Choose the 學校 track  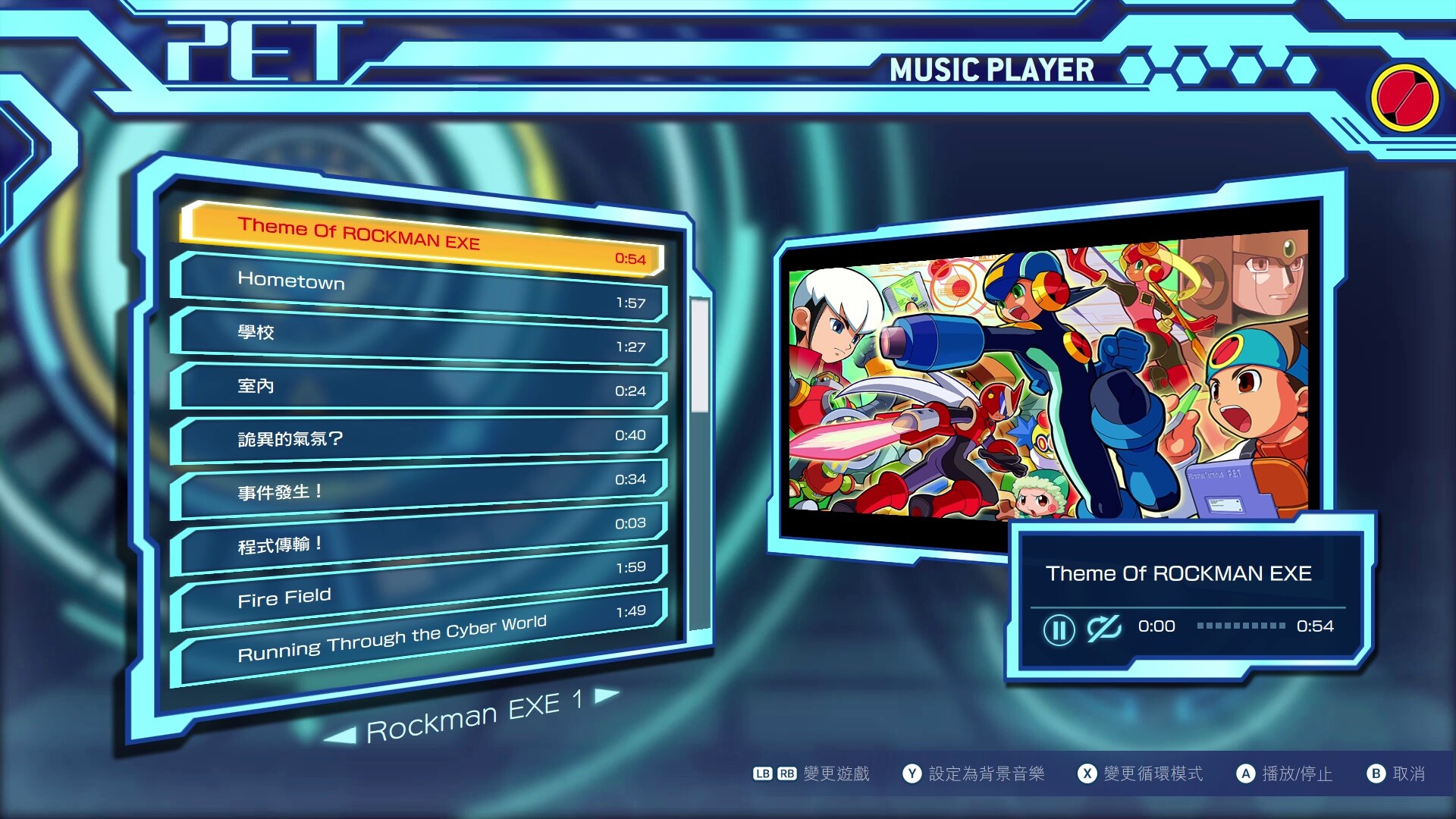421,338
